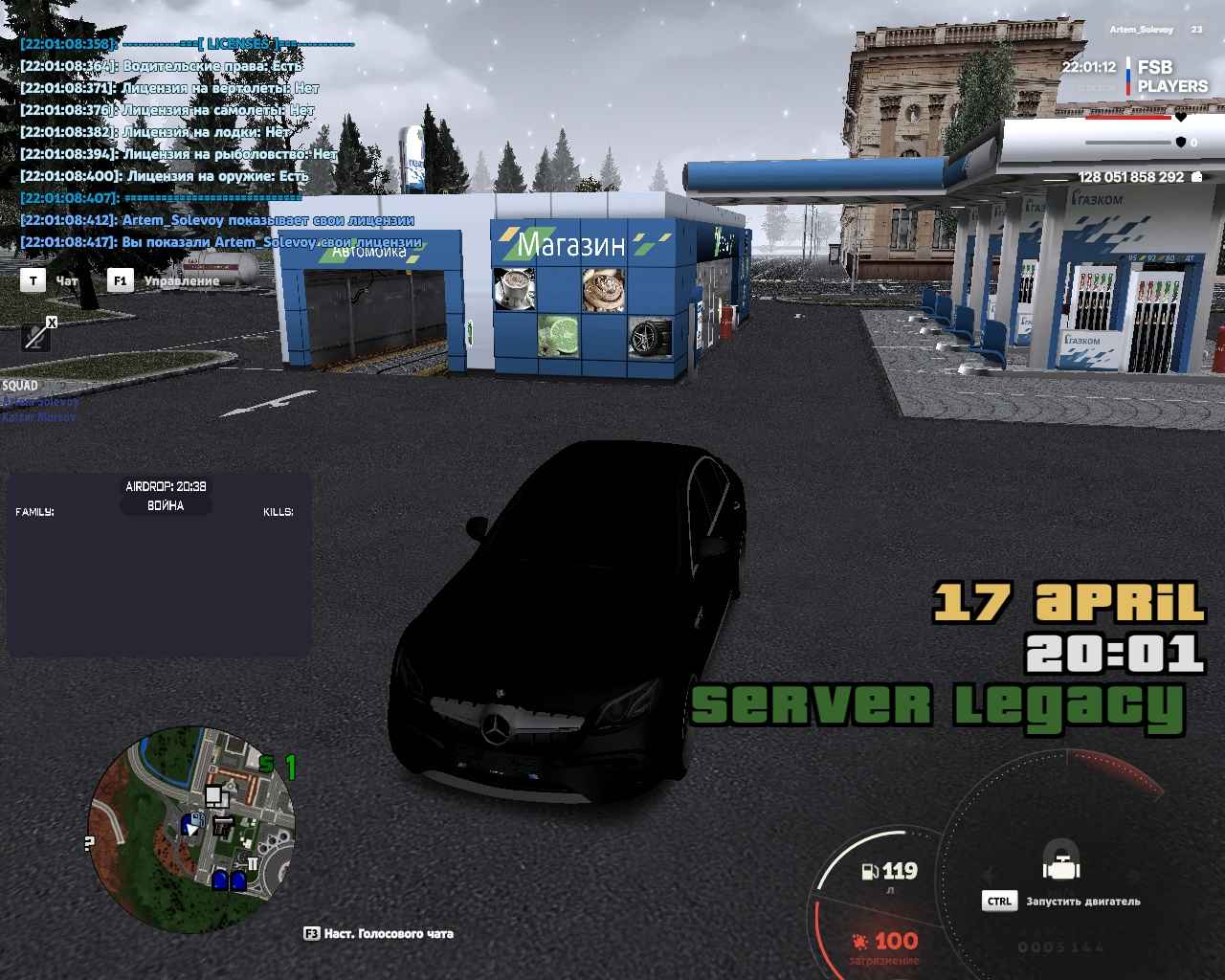Select the green S marker on minimap
Viewport: 1225px width, 980px height.
click(x=267, y=765)
